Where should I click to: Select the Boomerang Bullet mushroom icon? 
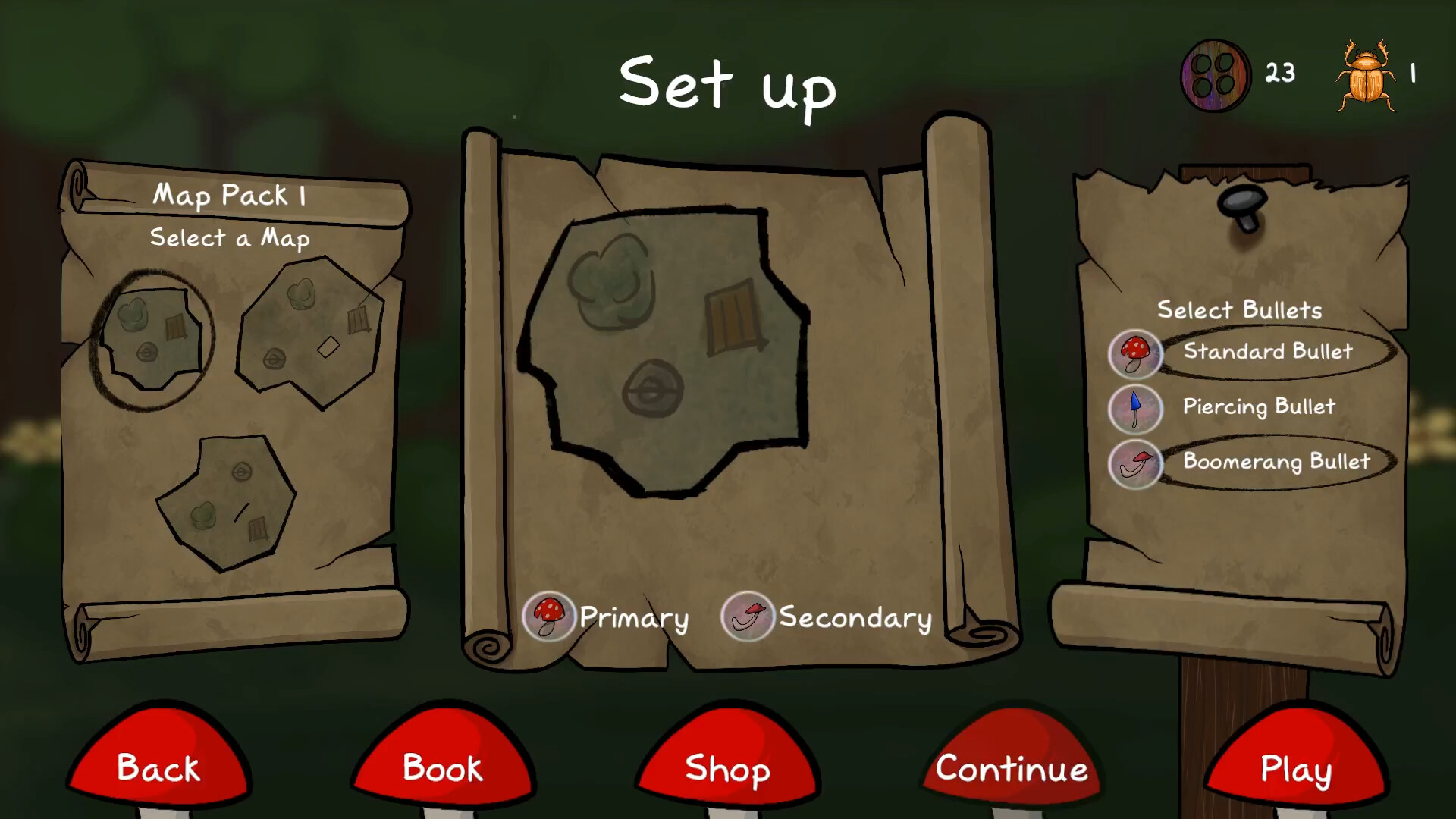1135,464
